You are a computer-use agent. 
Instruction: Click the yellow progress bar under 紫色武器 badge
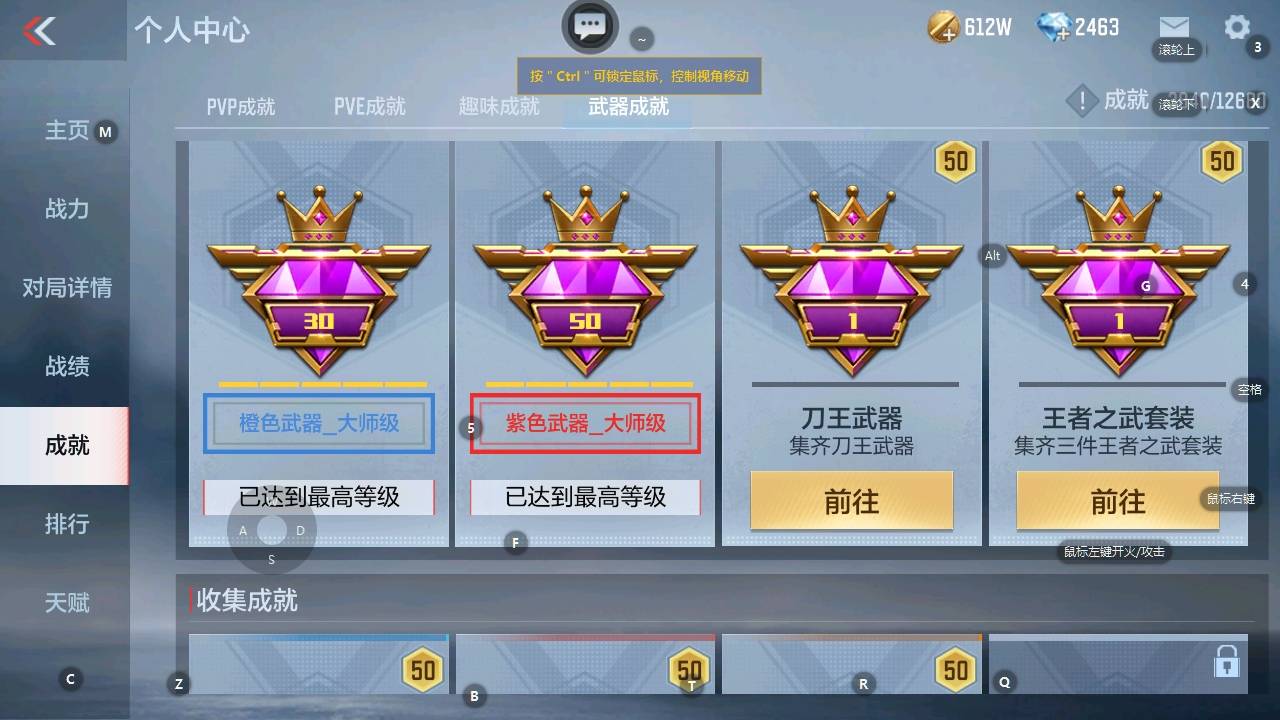point(585,381)
